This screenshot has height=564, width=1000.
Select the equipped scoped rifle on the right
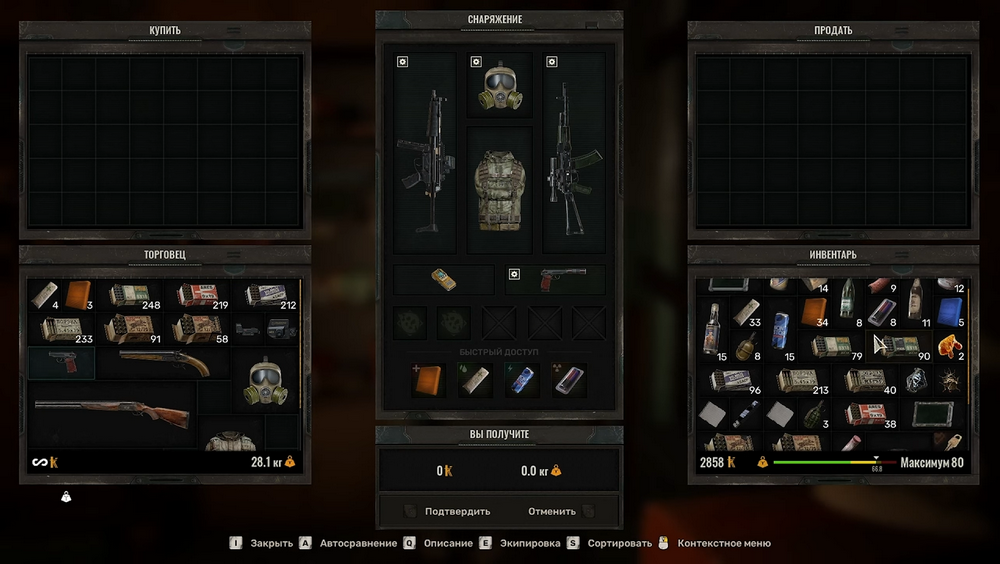573,153
